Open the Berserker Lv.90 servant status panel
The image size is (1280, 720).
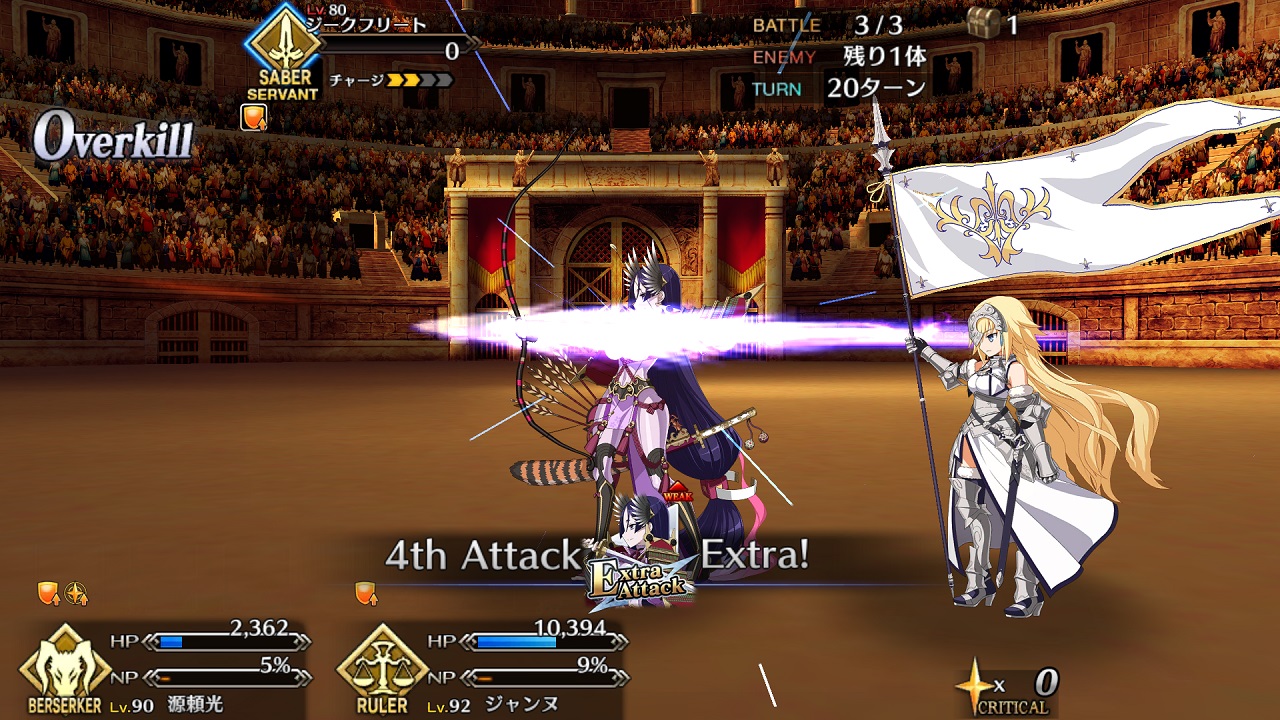click(66, 663)
